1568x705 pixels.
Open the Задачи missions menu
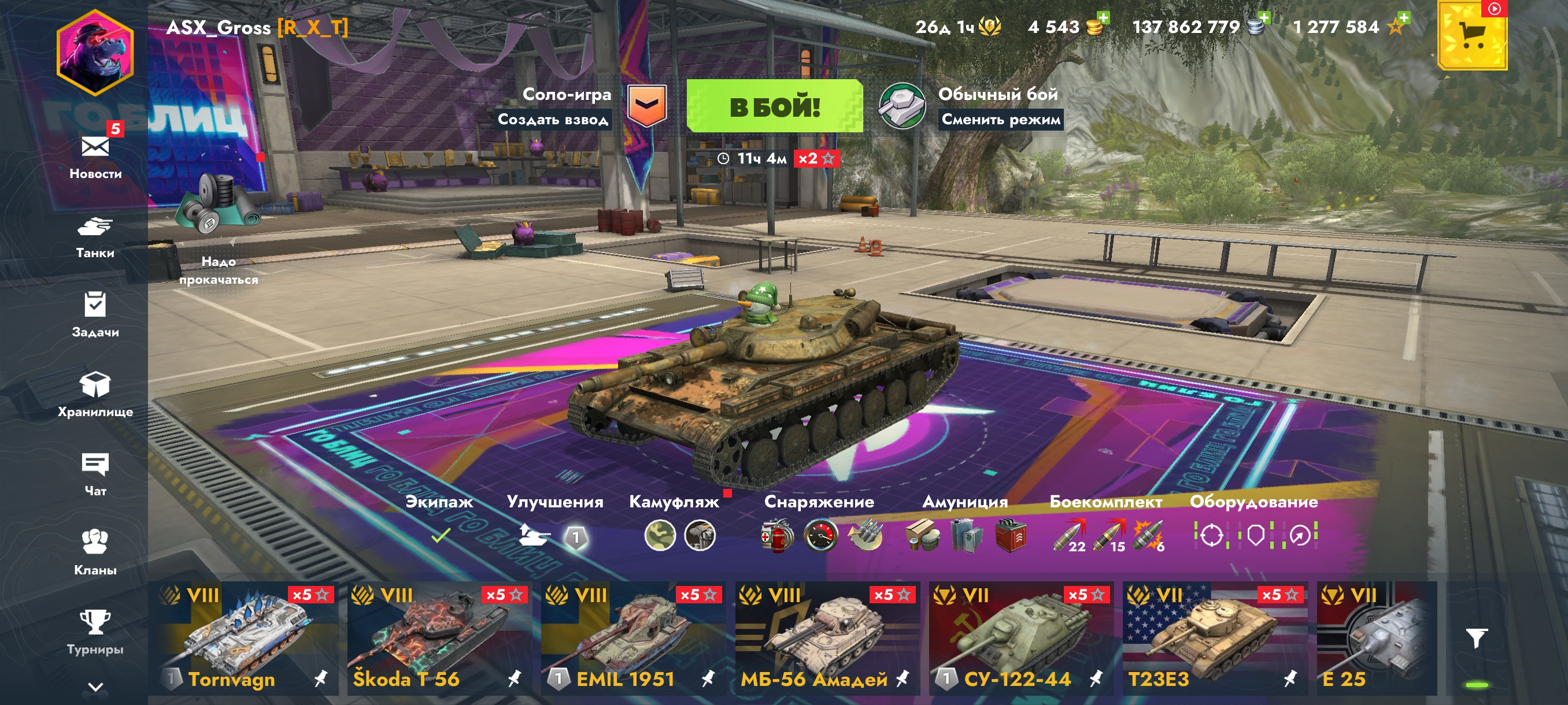point(95,314)
